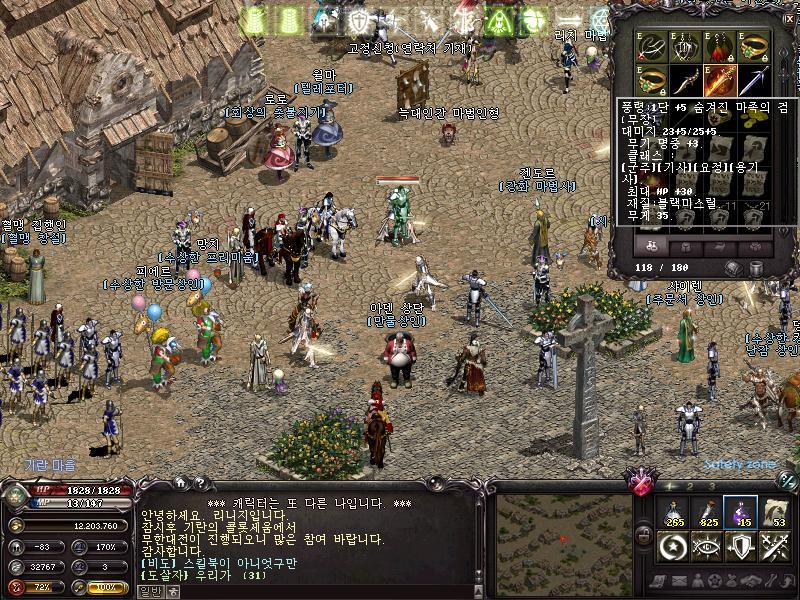Activate the eye skill icon
The width and height of the screenshot is (800, 600).
[707, 546]
